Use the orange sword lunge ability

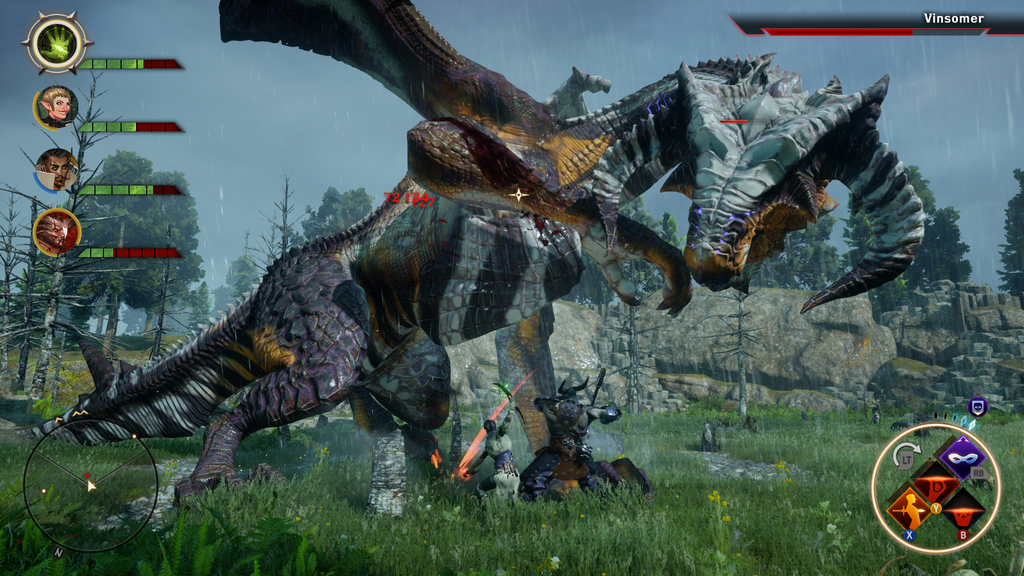coord(909,508)
